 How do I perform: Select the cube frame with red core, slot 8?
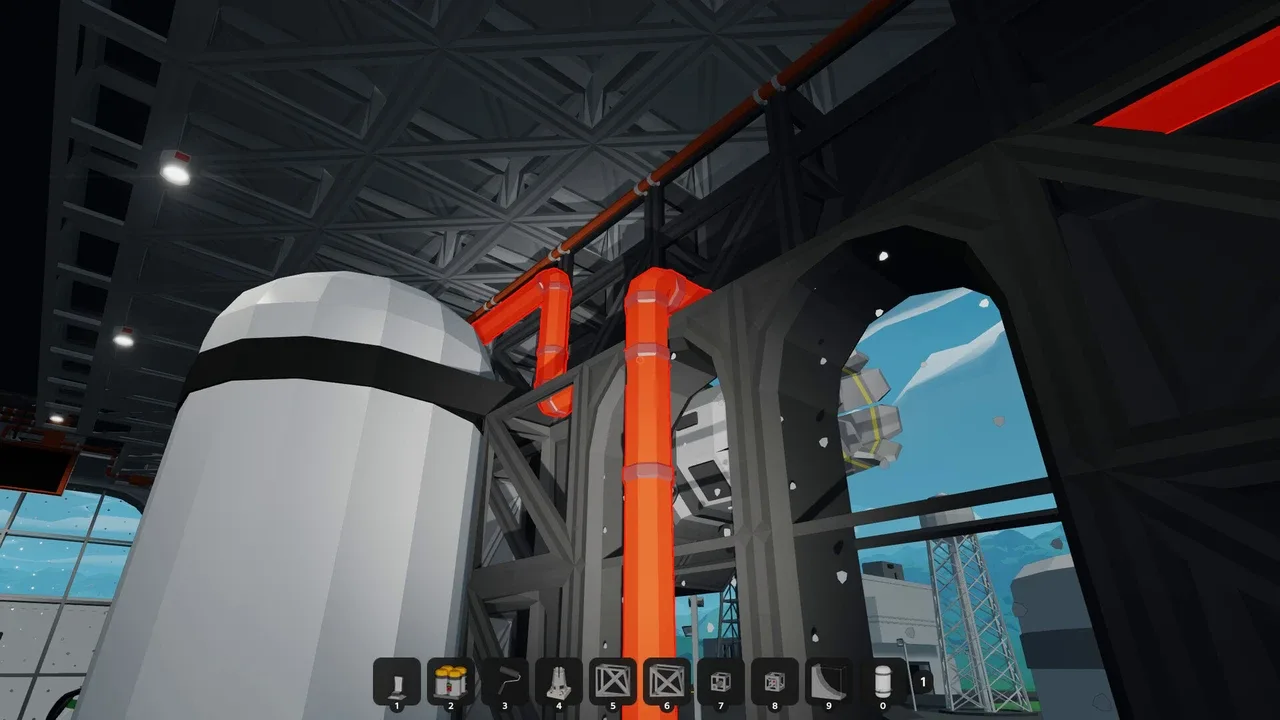click(x=775, y=681)
